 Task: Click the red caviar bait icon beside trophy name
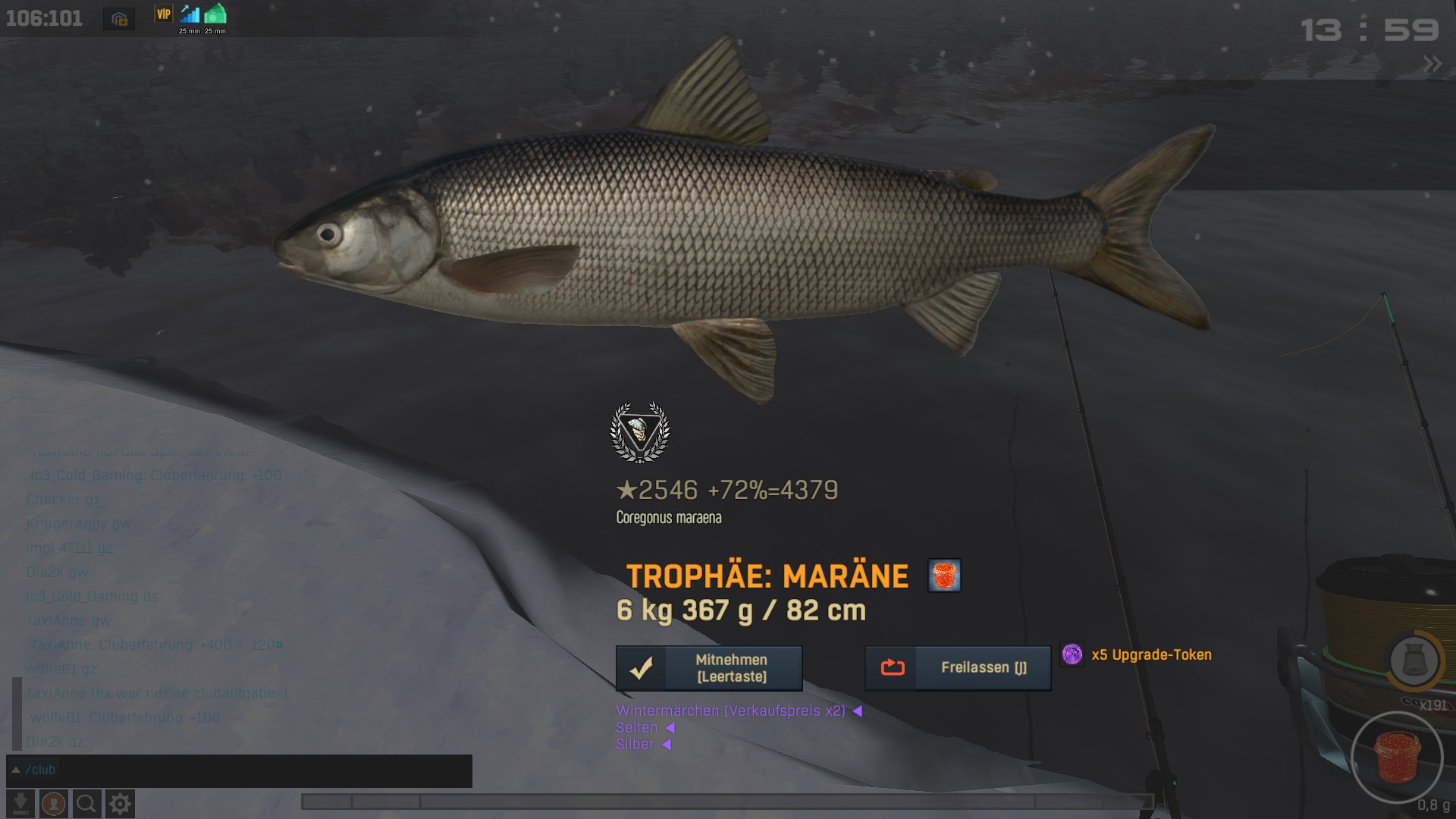click(944, 576)
